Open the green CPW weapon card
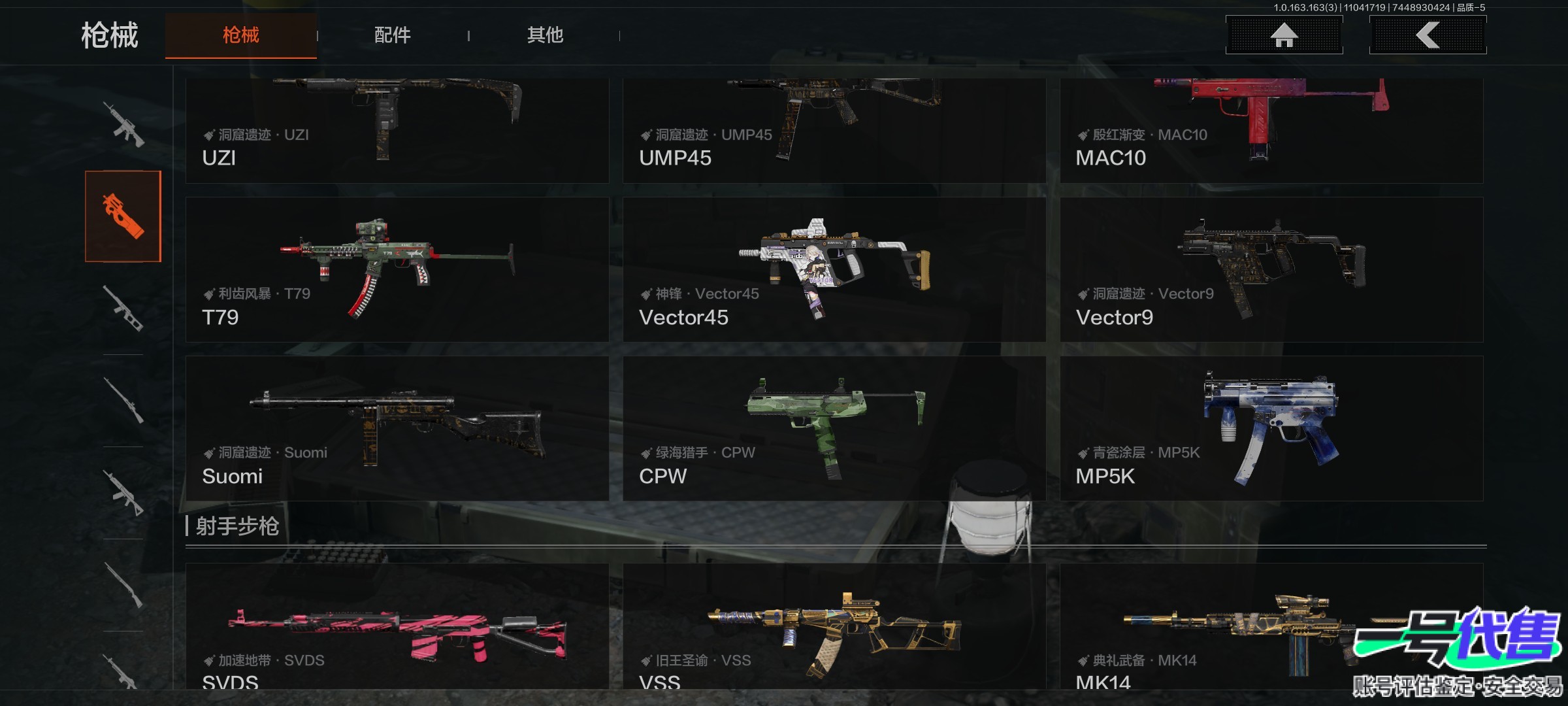 [834, 428]
